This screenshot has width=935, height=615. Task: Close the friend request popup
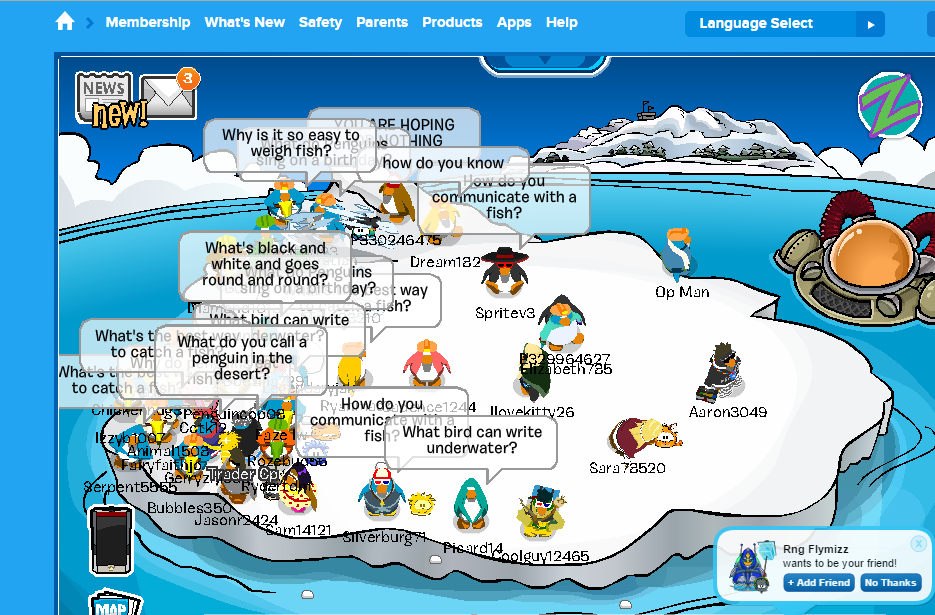coord(918,544)
